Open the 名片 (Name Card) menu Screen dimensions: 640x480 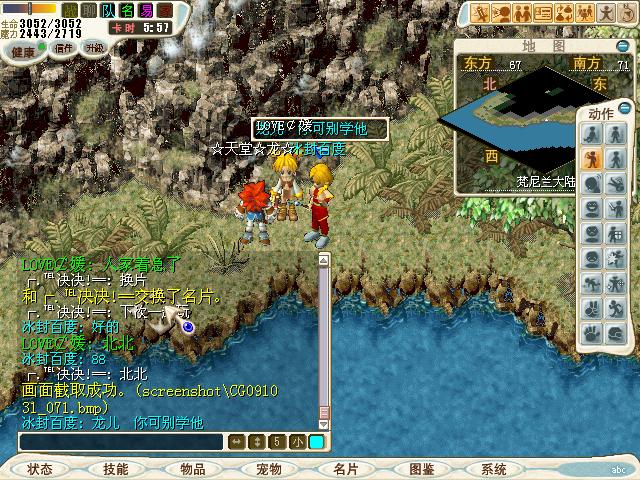pyautogui.click(x=345, y=468)
